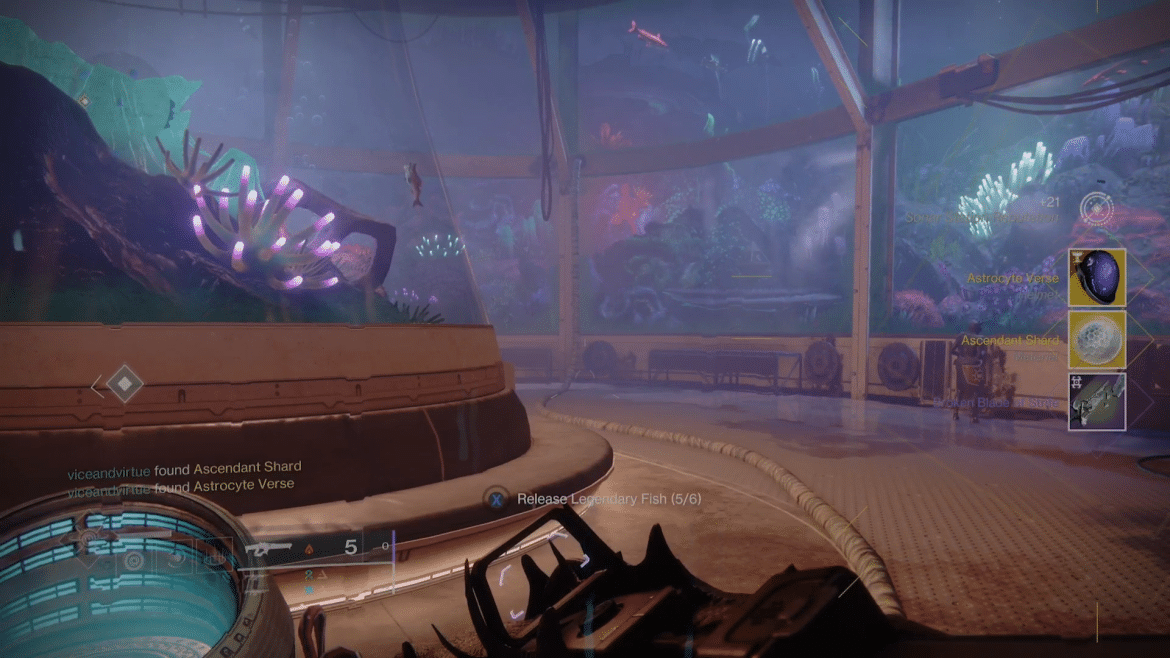The height and width of the screenshot is (658, 1170).
Task: Click the diamond waypoint marker icon
Action: [124, 383]
